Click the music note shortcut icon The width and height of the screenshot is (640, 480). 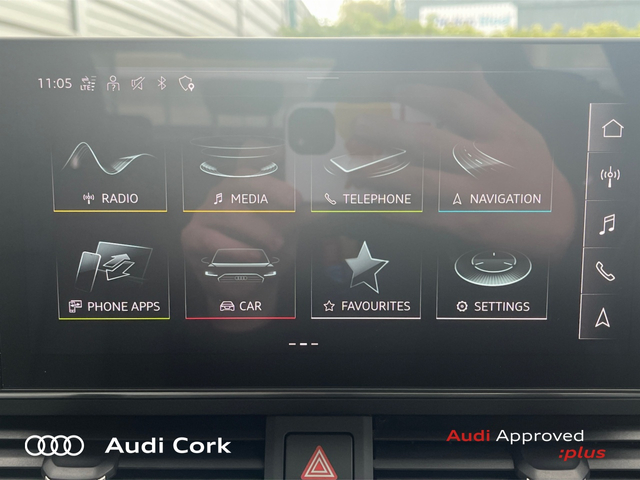point(607,224)
